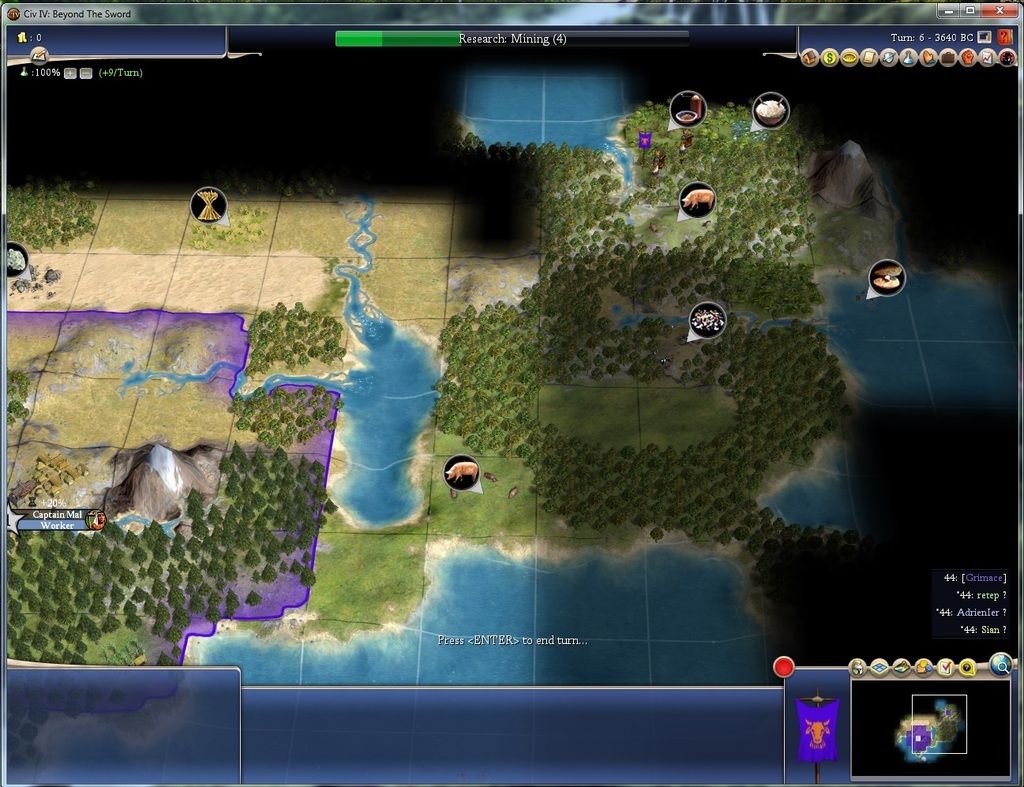Open the Civilopedia red question mark

(x=1005, y=37)
